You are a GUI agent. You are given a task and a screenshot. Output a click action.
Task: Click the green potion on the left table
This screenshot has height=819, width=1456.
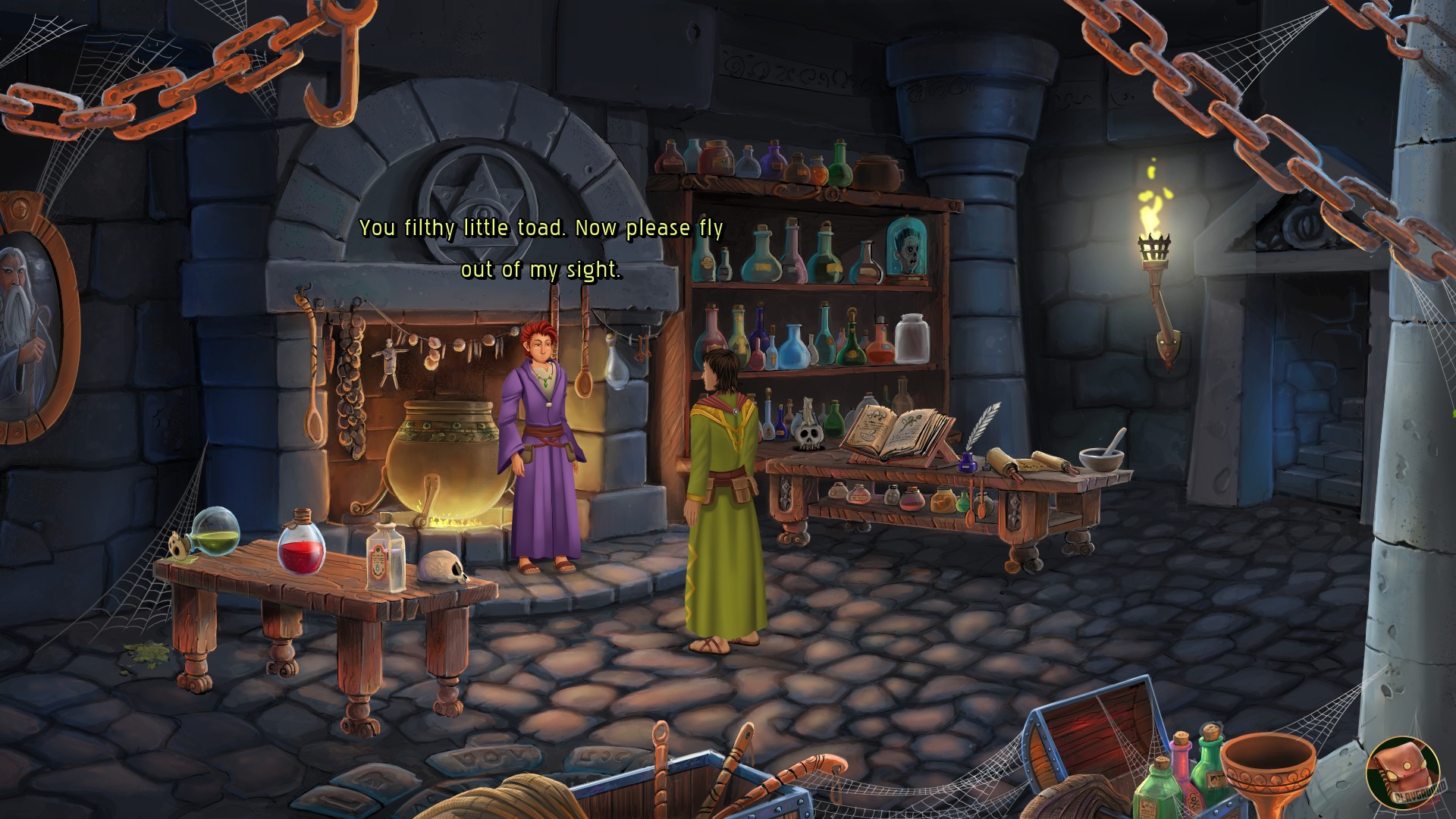216,533
